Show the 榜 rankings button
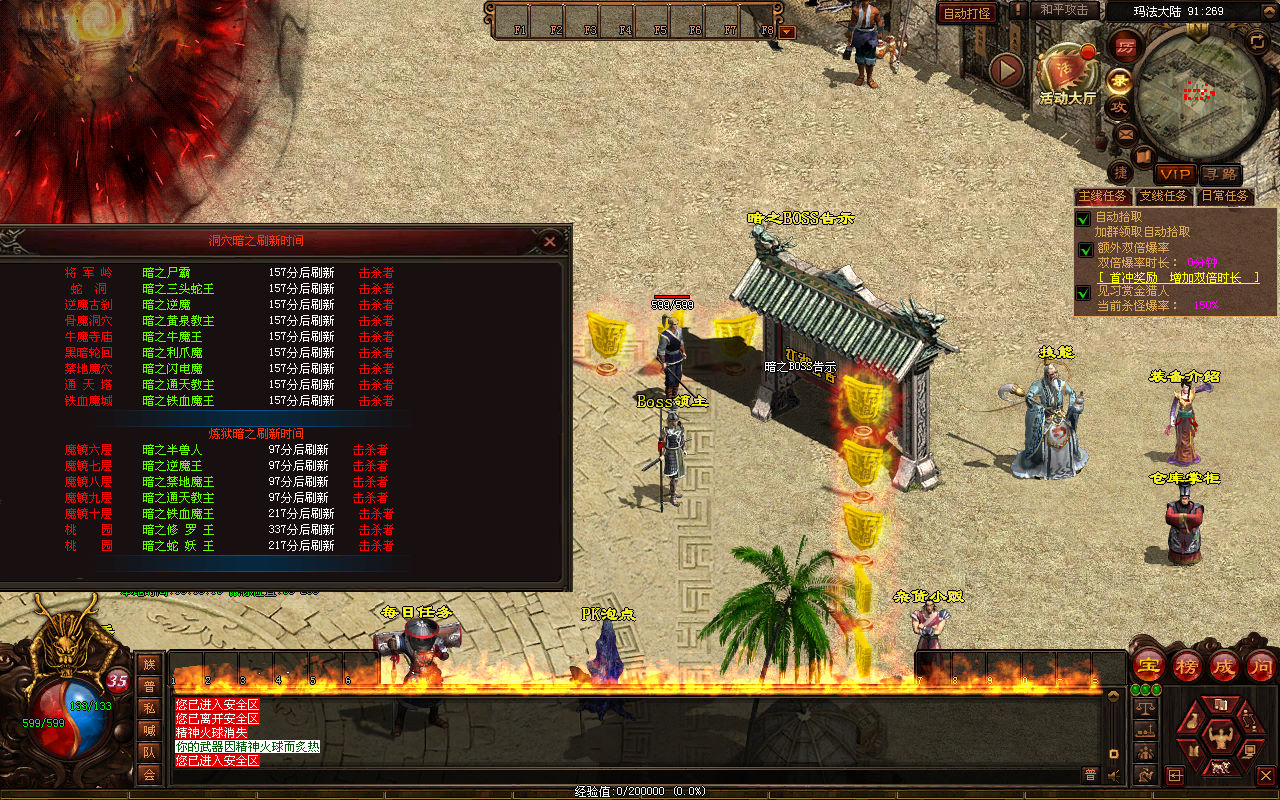The width and height of the screenshot is (1280, 800). click(x=1187, y=665)
